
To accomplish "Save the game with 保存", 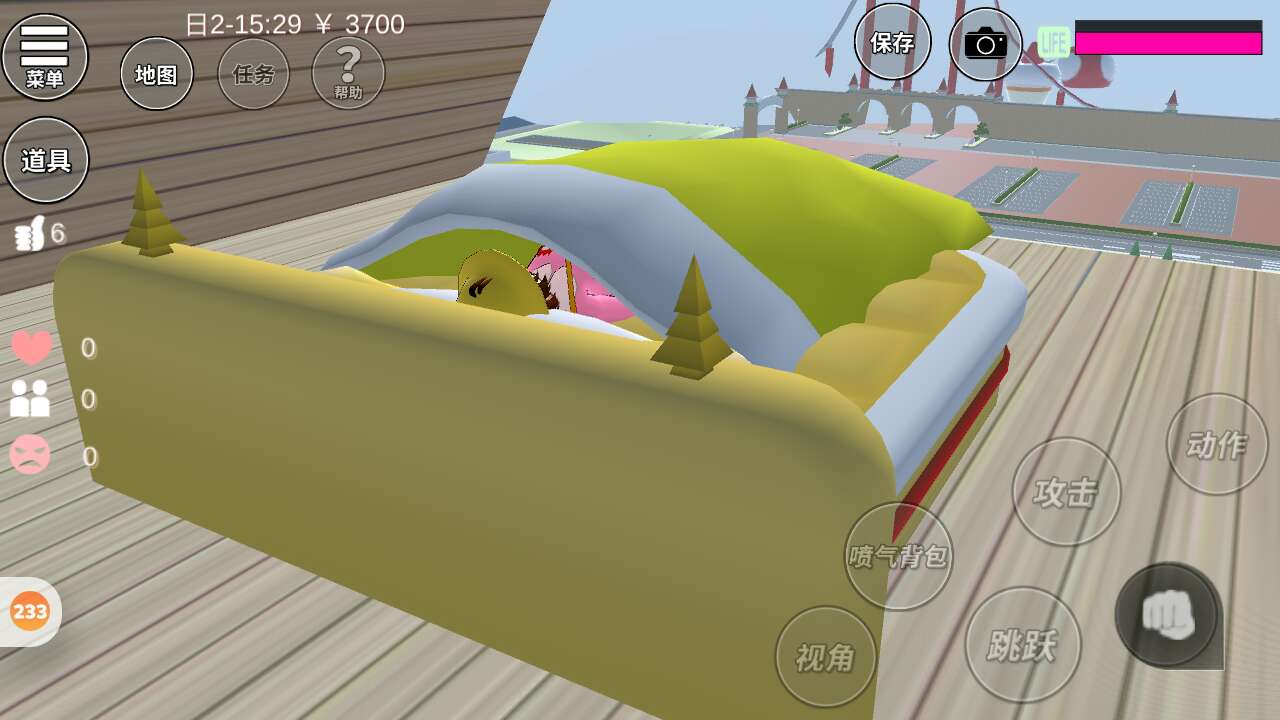I will coord(892,42).
